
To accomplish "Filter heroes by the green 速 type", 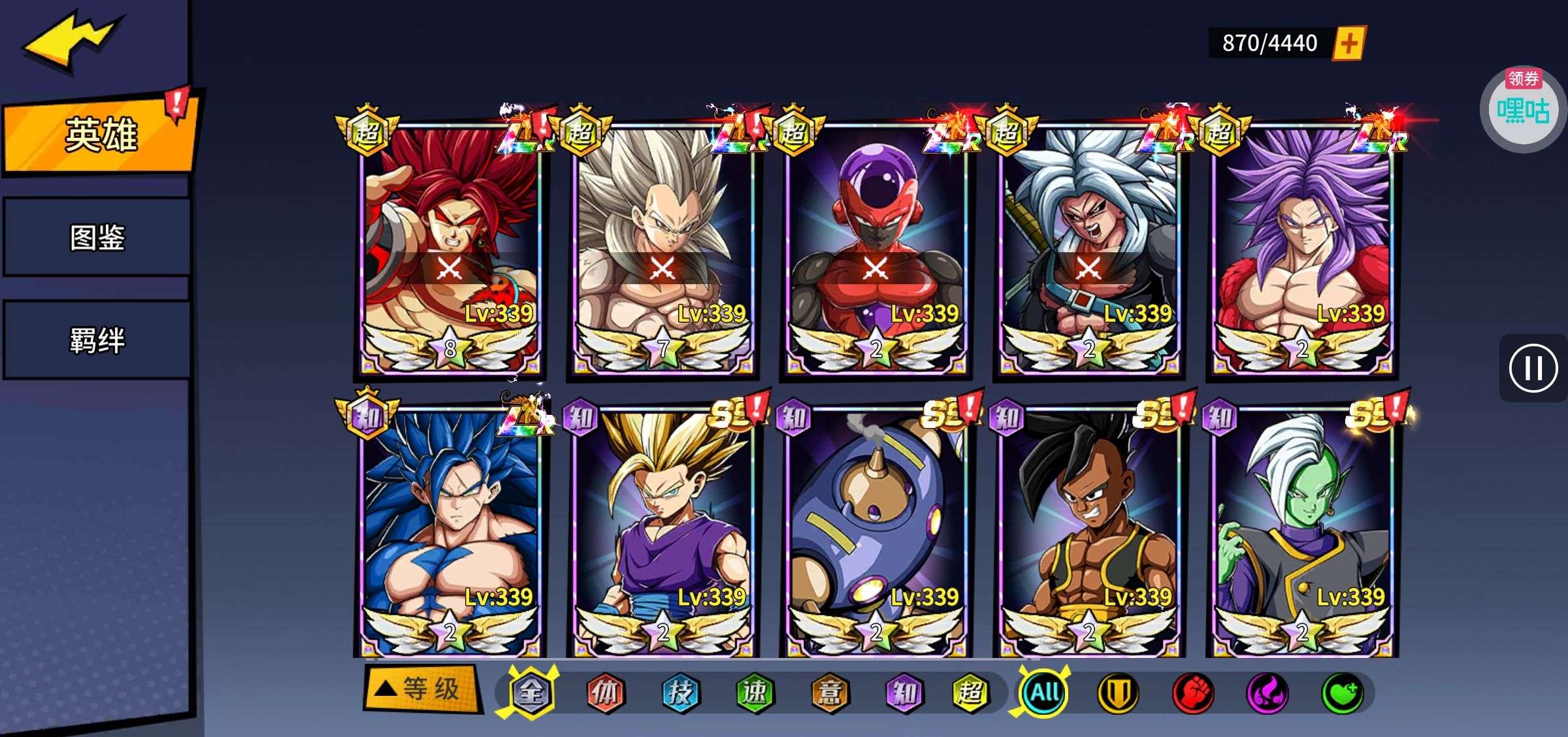I will [x=755, y=693].
